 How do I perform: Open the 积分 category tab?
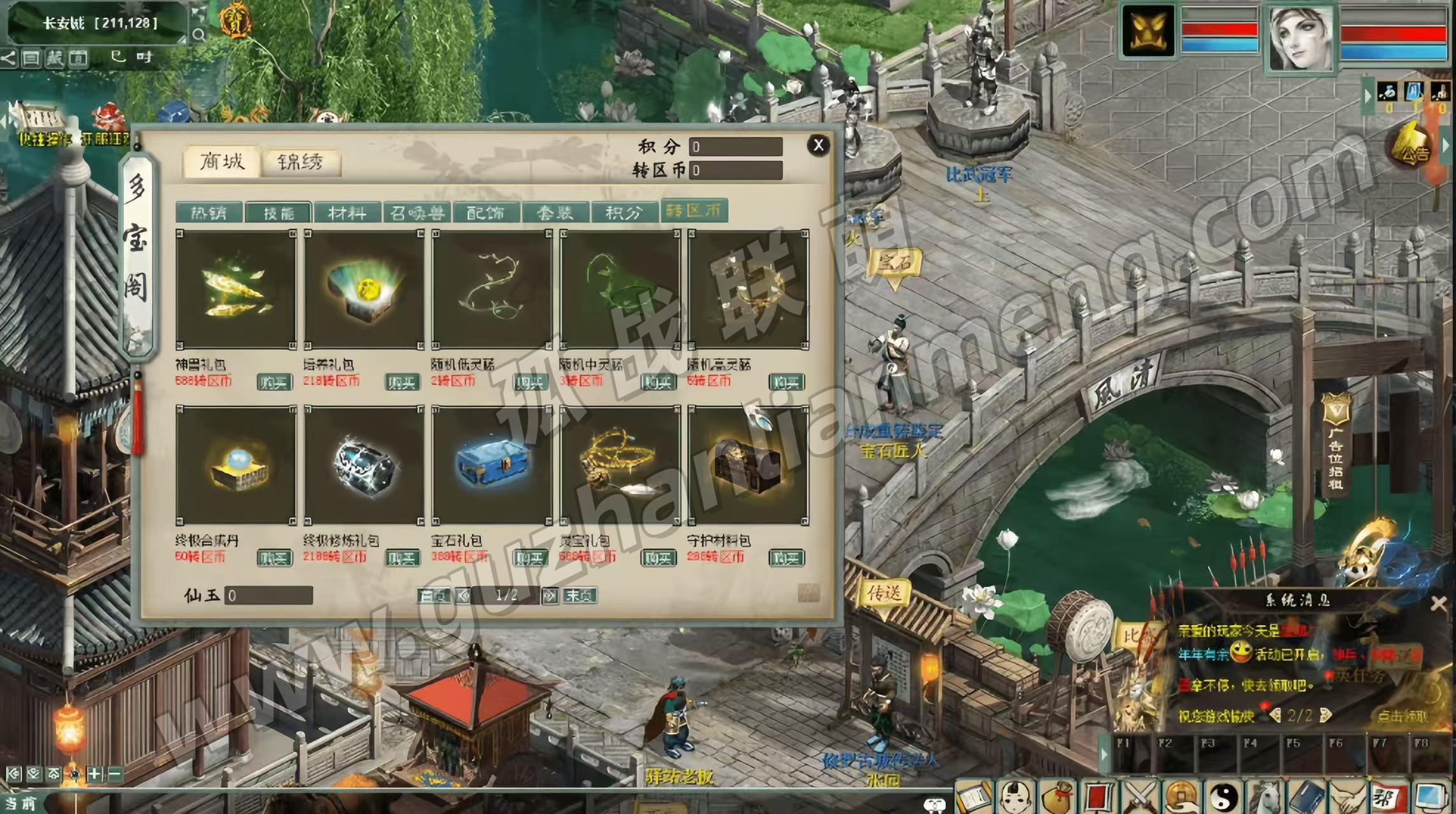(x=624, y=212)
